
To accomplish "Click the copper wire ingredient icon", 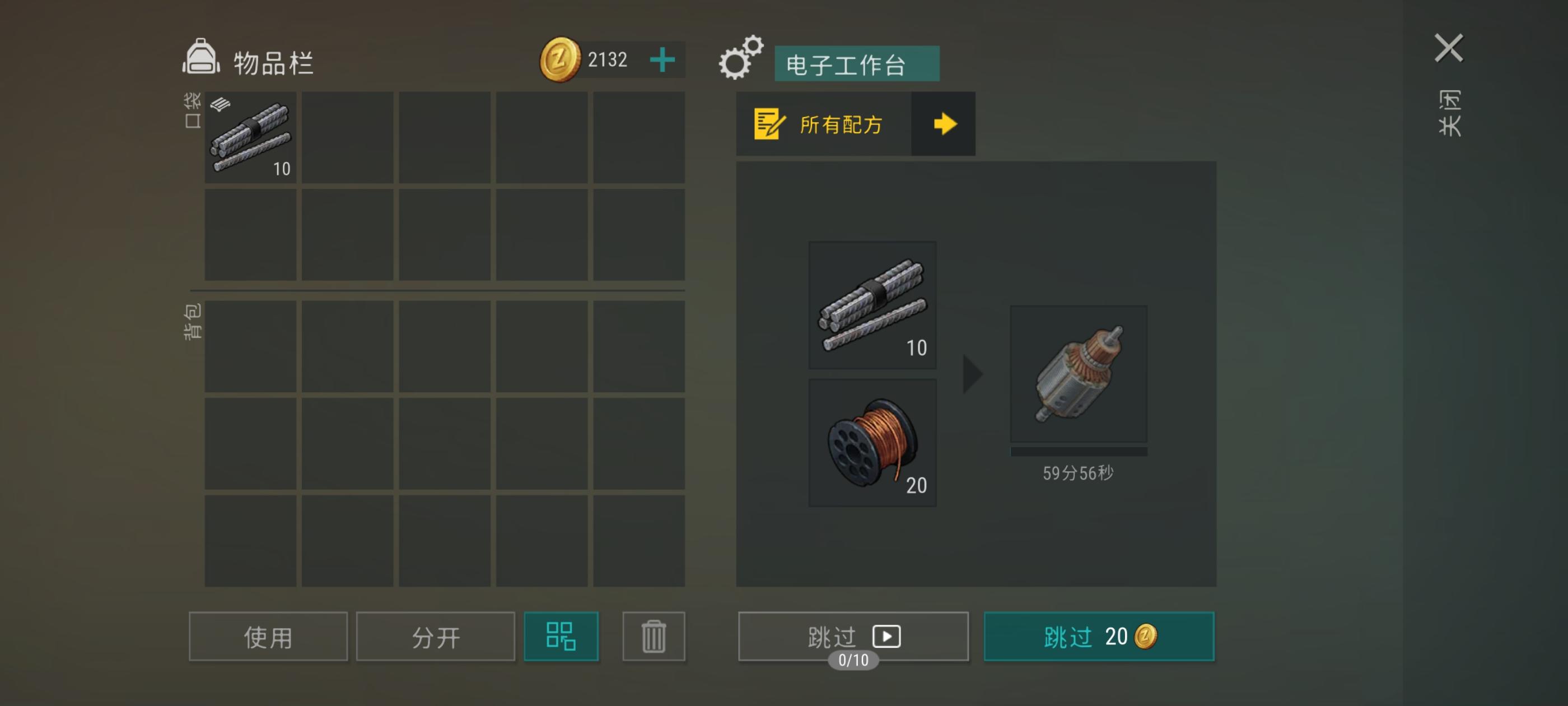I will pos(872,442).
